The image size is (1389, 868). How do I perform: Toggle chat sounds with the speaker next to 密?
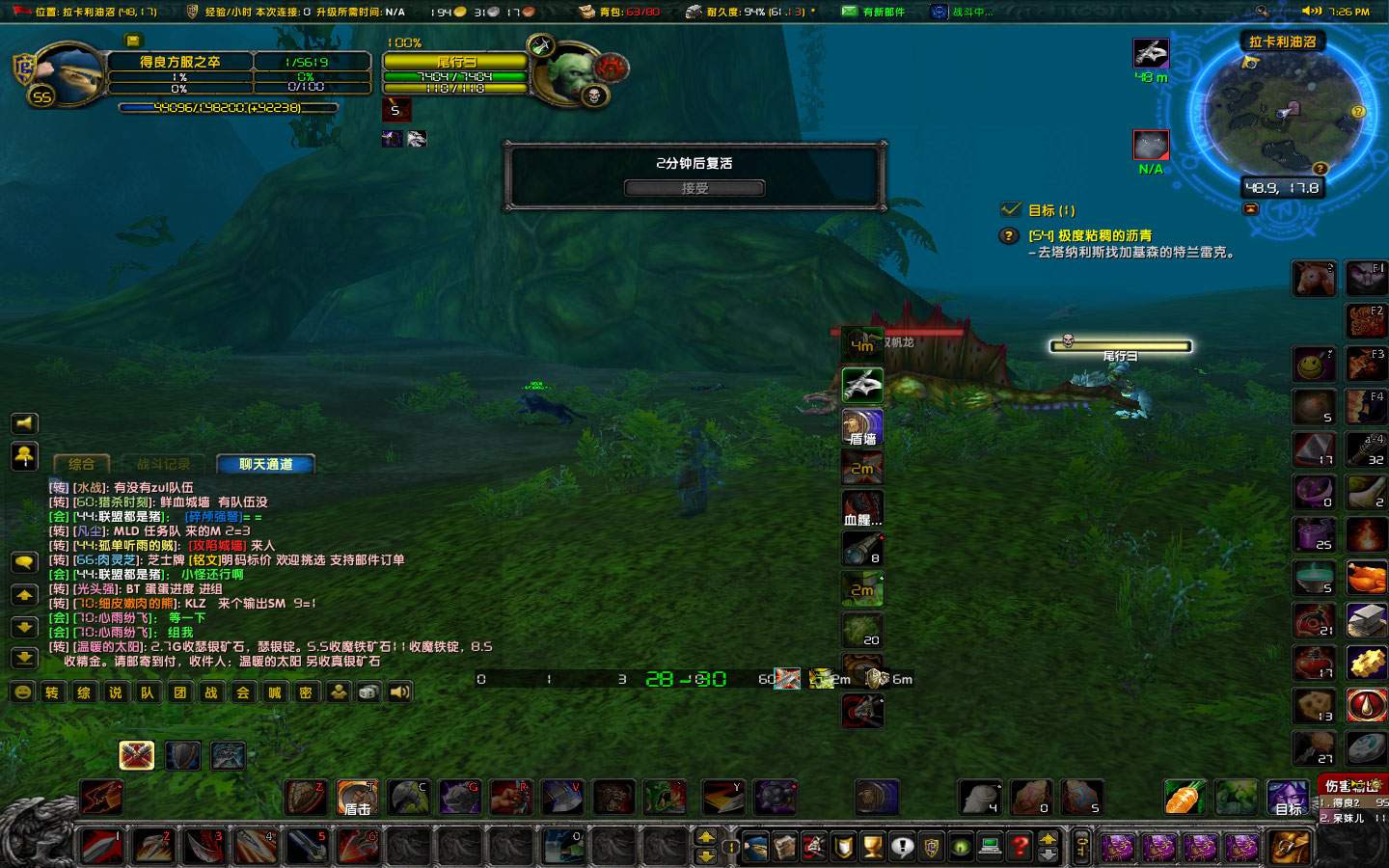point(399,692)
